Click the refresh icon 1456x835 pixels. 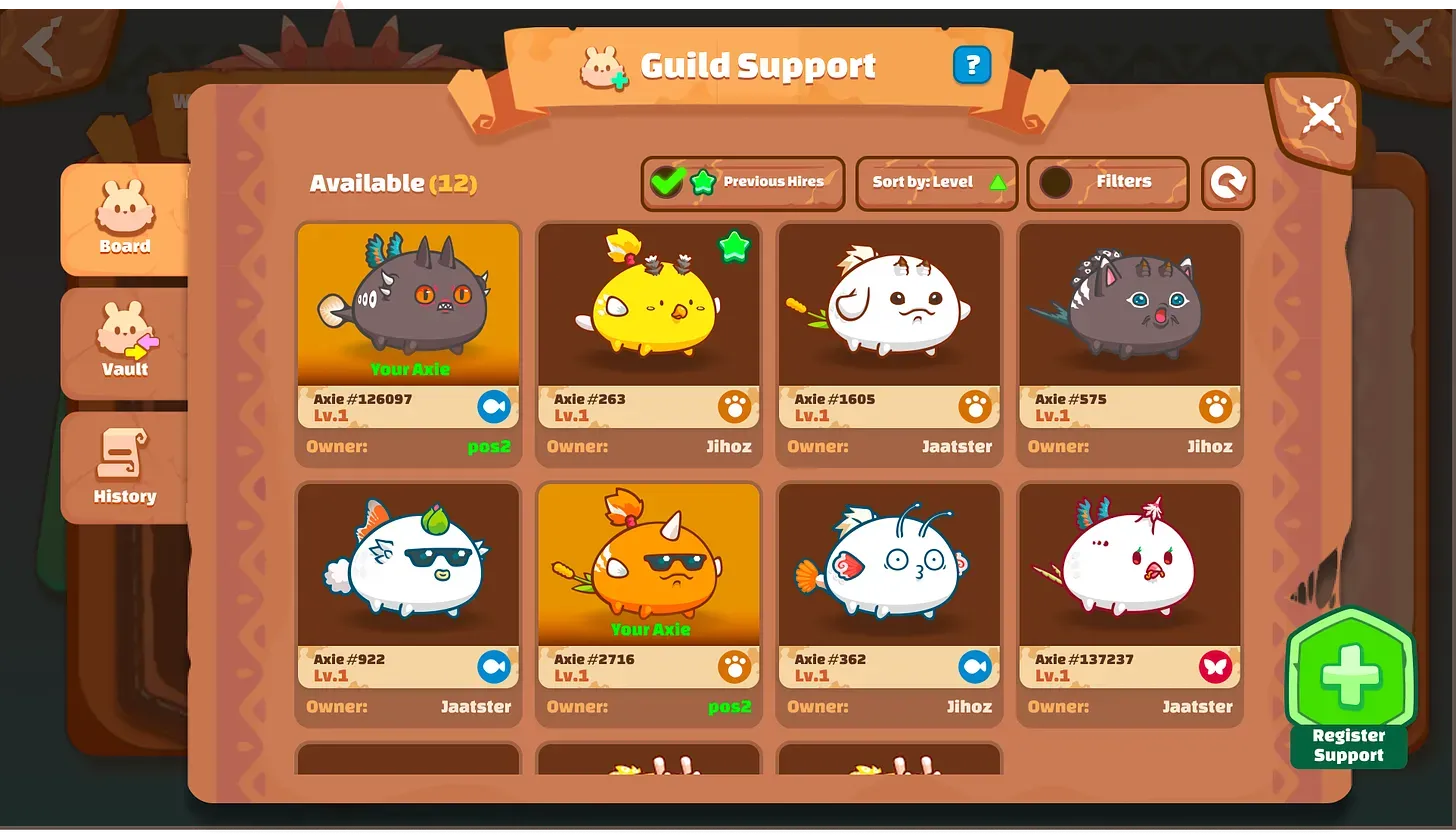click(1228, 184)
